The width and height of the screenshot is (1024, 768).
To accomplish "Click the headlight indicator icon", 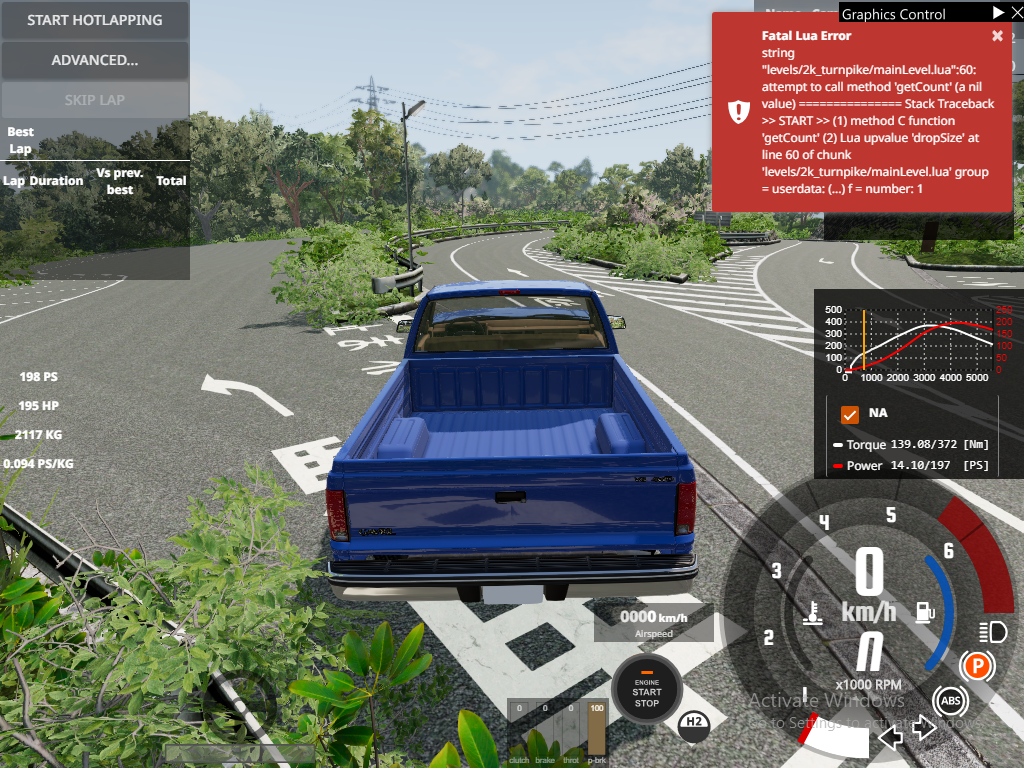I will (x=993, y=631).
